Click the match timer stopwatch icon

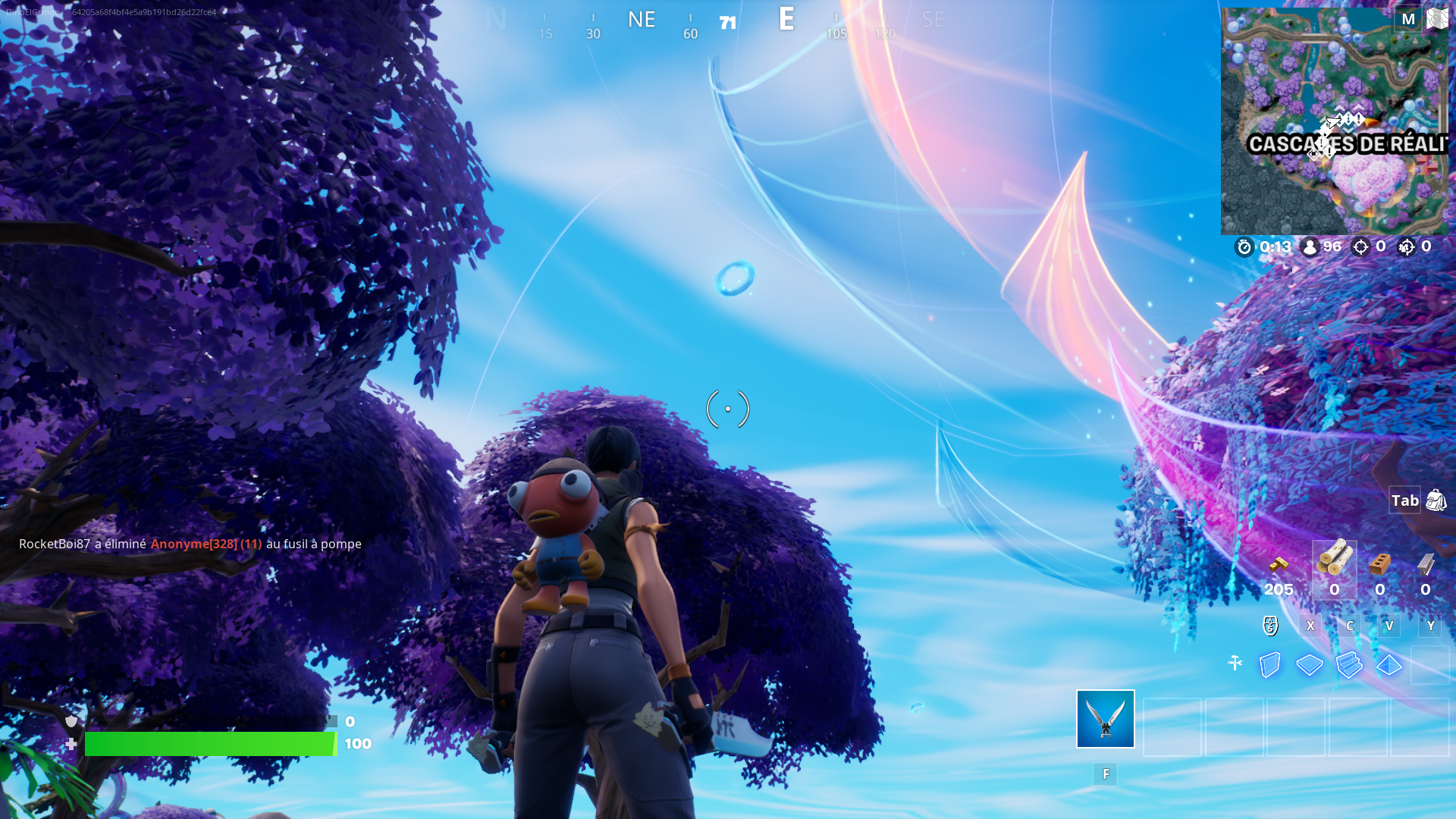pos(1244,246)
